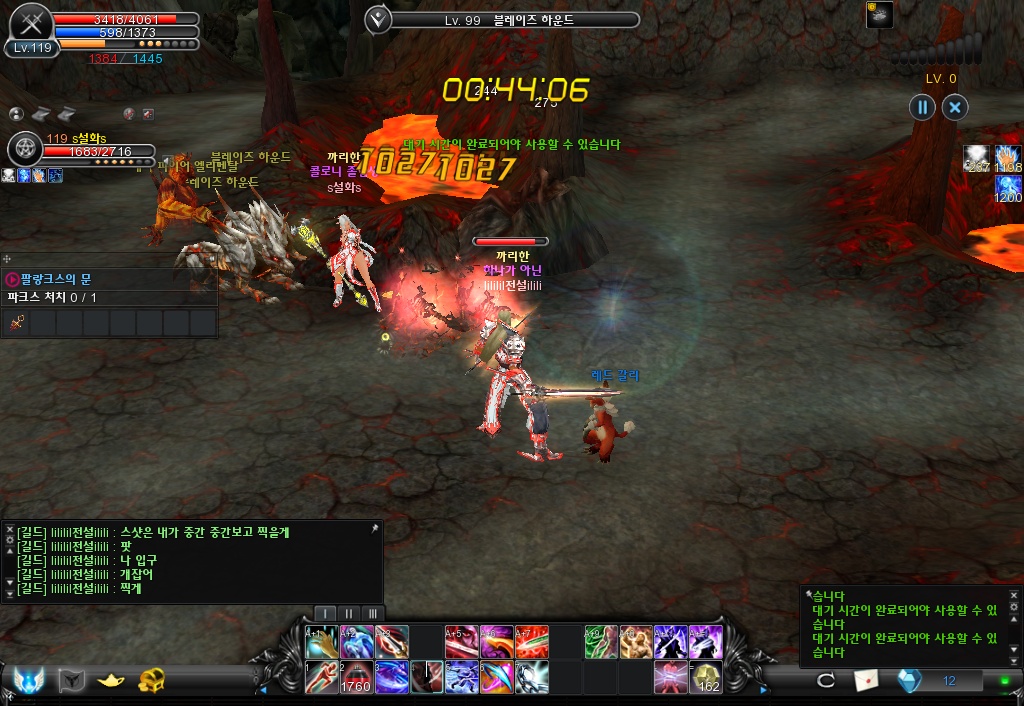Open the golden treasure chest icon

[x=152, y=680]
